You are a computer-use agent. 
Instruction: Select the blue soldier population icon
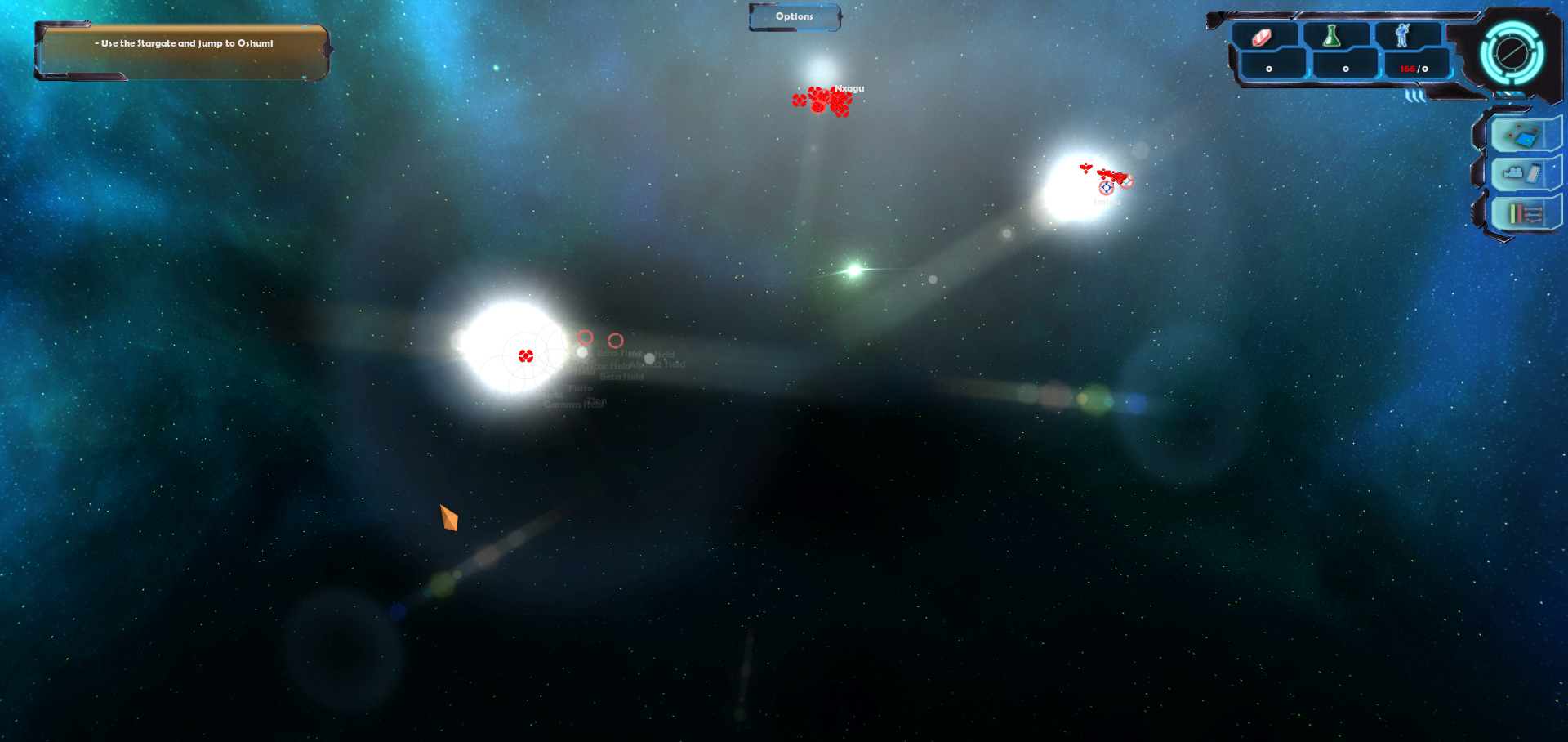click(x=1402, y=36)
